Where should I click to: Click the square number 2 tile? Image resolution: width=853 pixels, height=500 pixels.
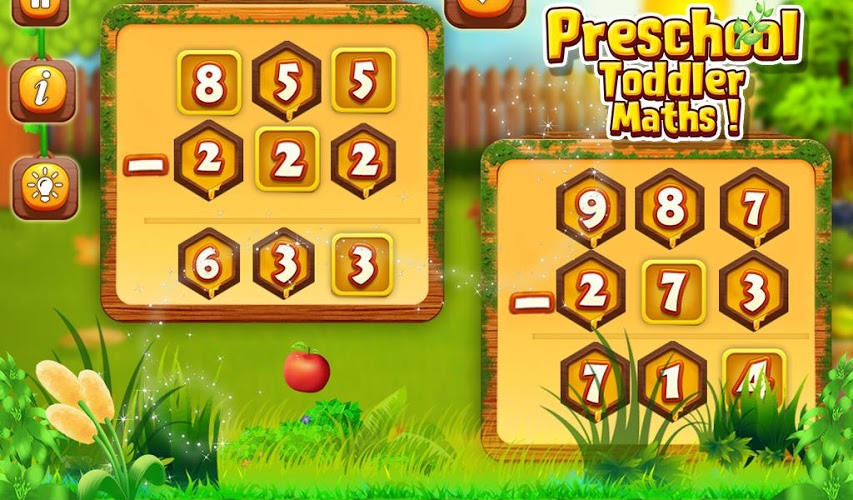[x=286, y=159]
